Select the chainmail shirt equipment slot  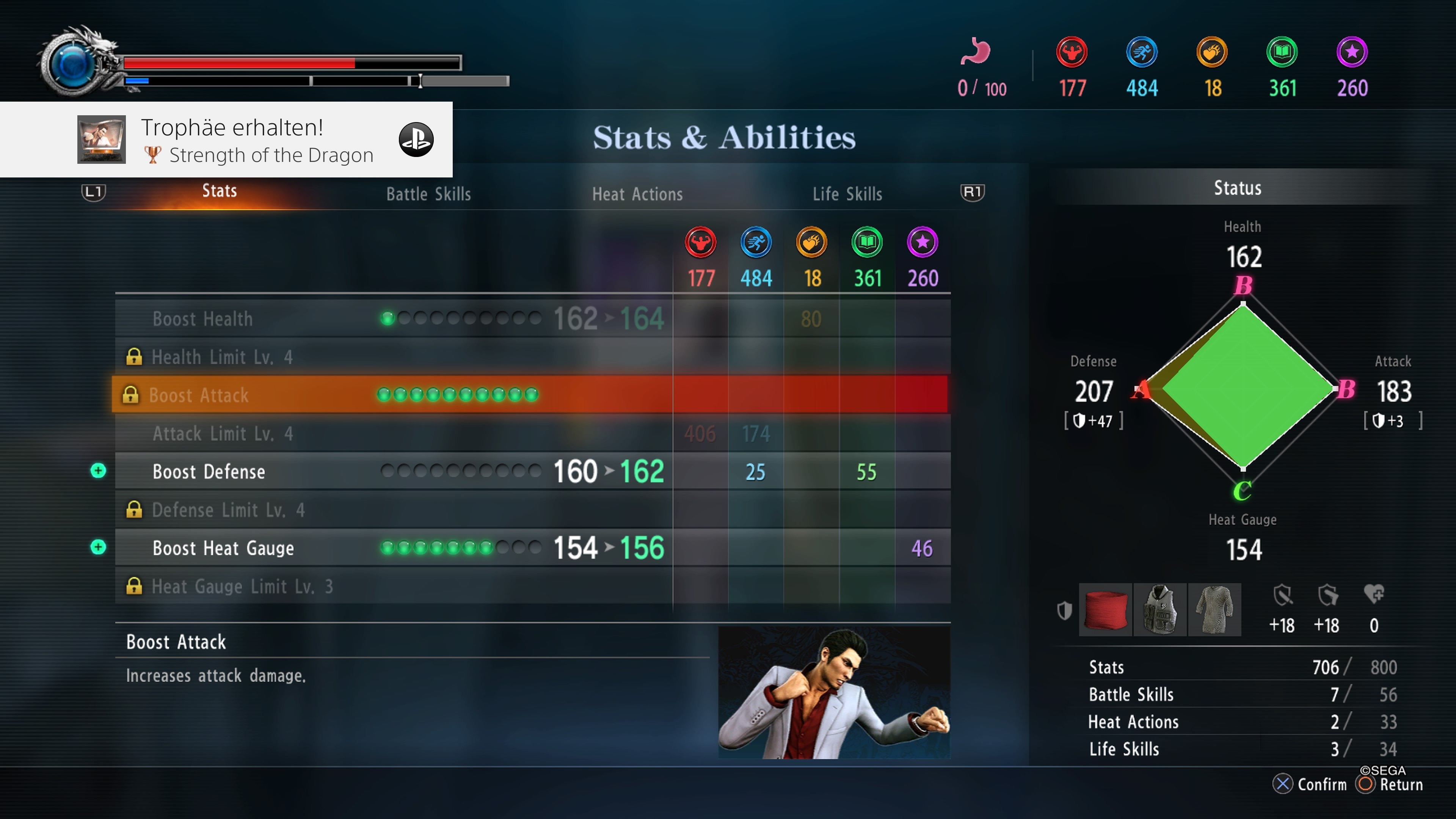coord(1214,610)
